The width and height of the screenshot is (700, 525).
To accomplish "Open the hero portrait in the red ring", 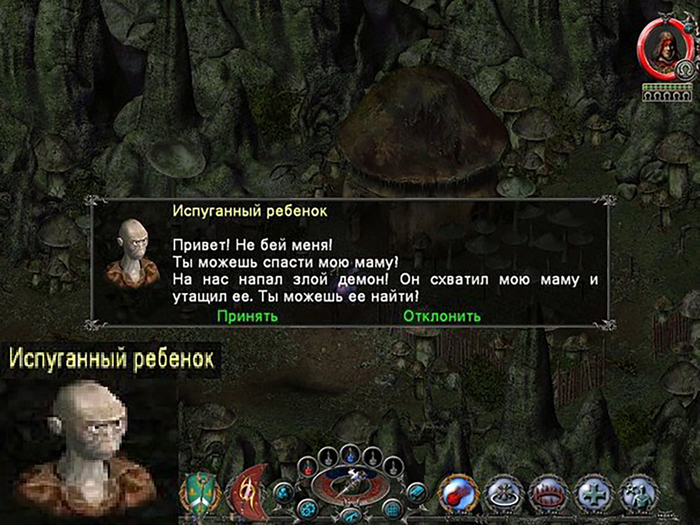I will pyautogui.click(x=659, y=44).
